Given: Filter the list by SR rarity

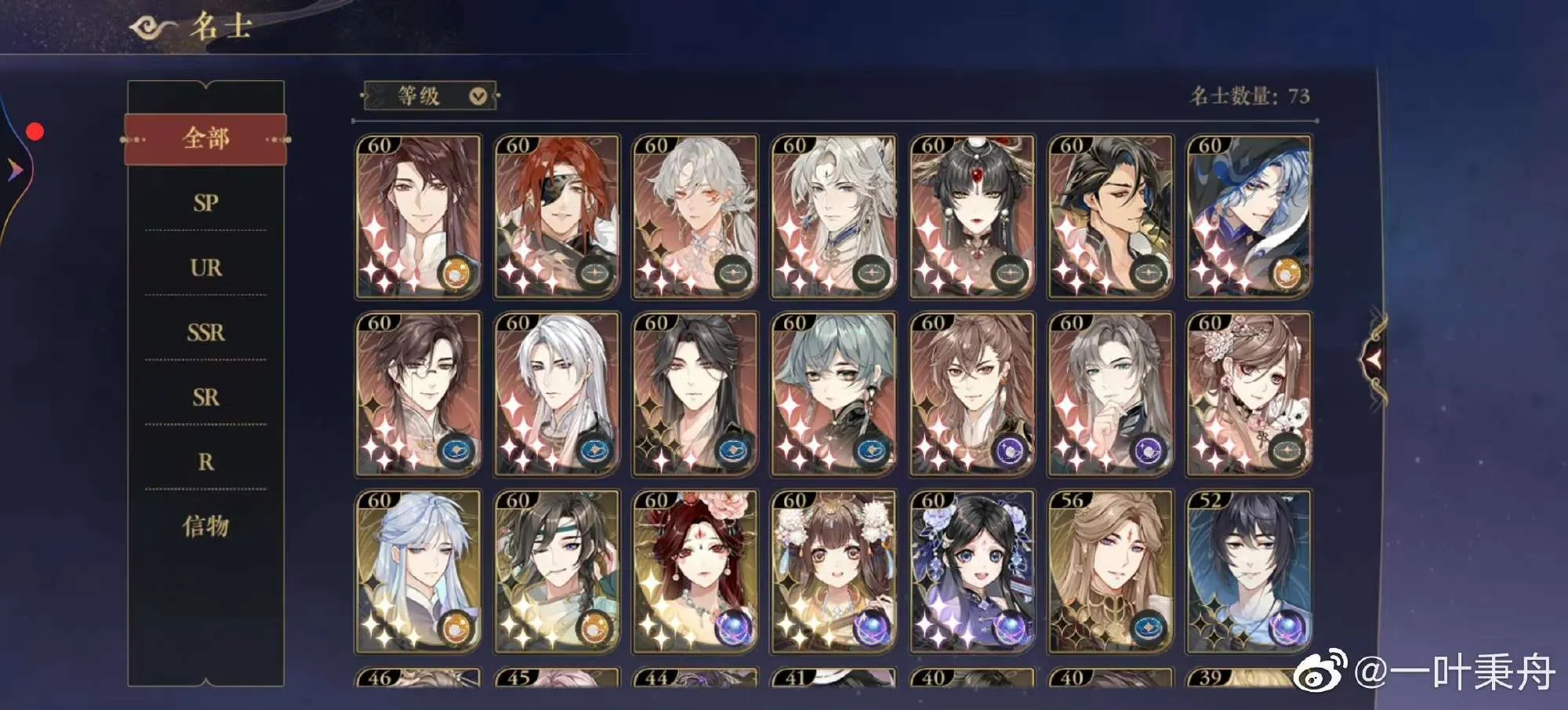Looking at the screenshot, I should click(205, 397).
